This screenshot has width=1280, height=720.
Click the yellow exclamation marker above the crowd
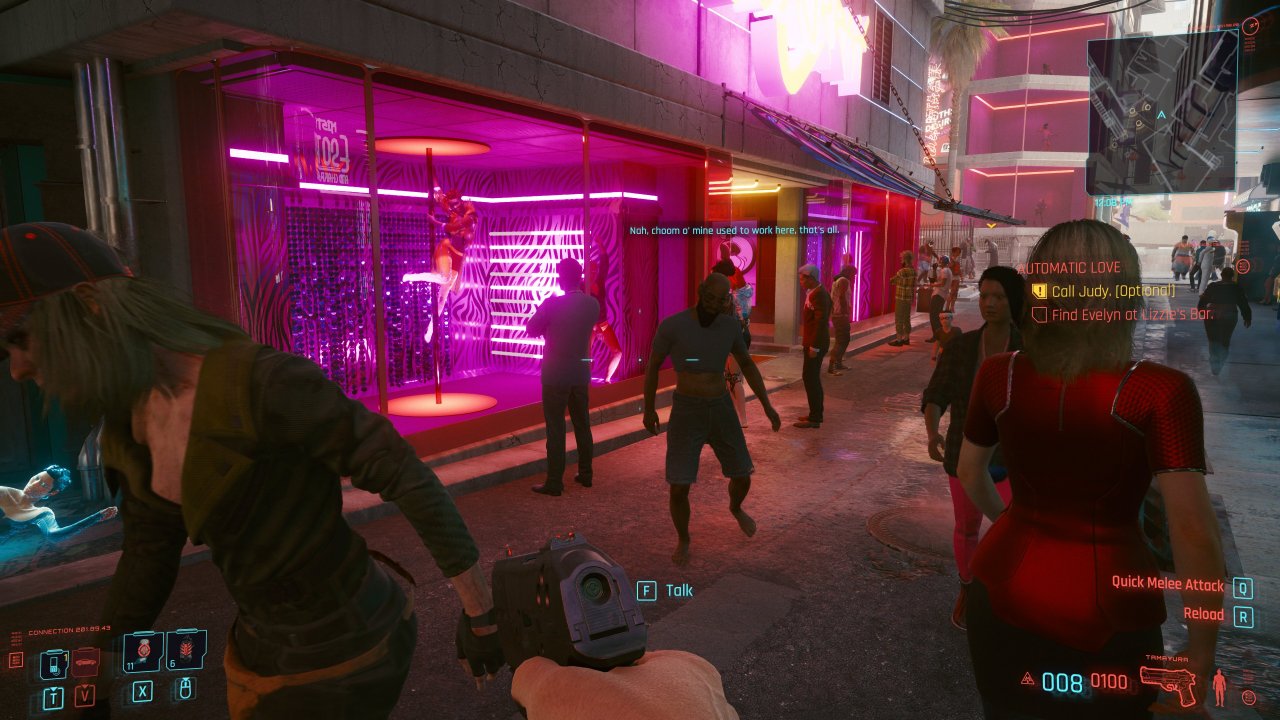coord(990,227)
